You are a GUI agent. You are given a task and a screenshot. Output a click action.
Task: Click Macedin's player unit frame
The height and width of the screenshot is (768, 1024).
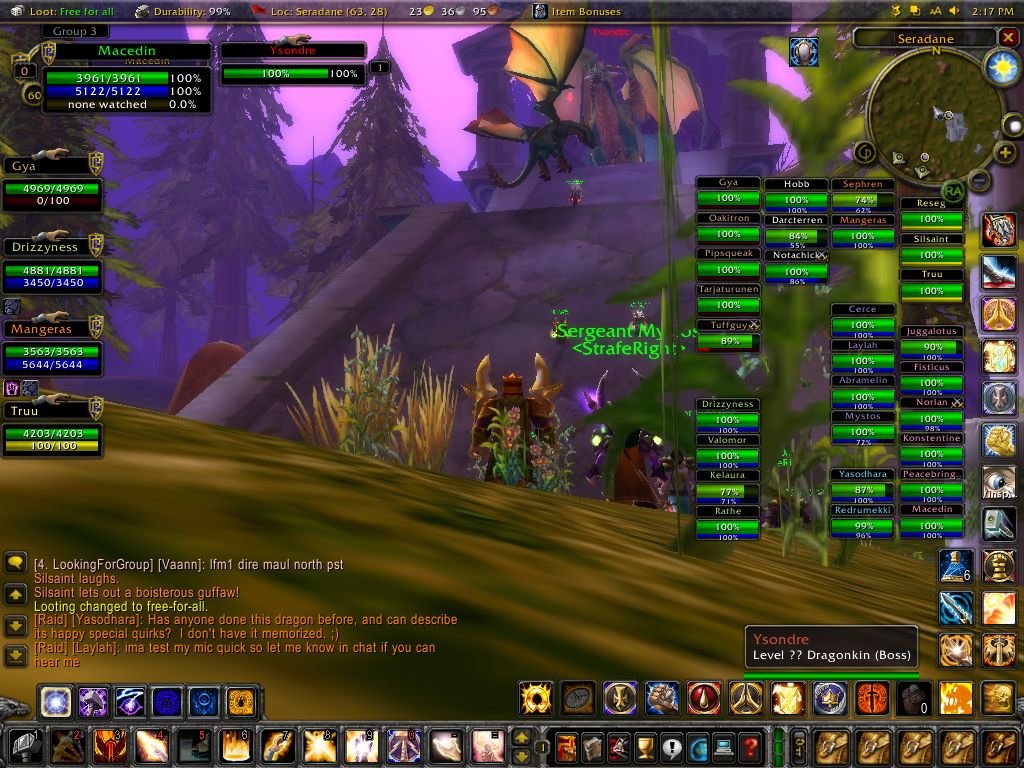click(126, 77)
